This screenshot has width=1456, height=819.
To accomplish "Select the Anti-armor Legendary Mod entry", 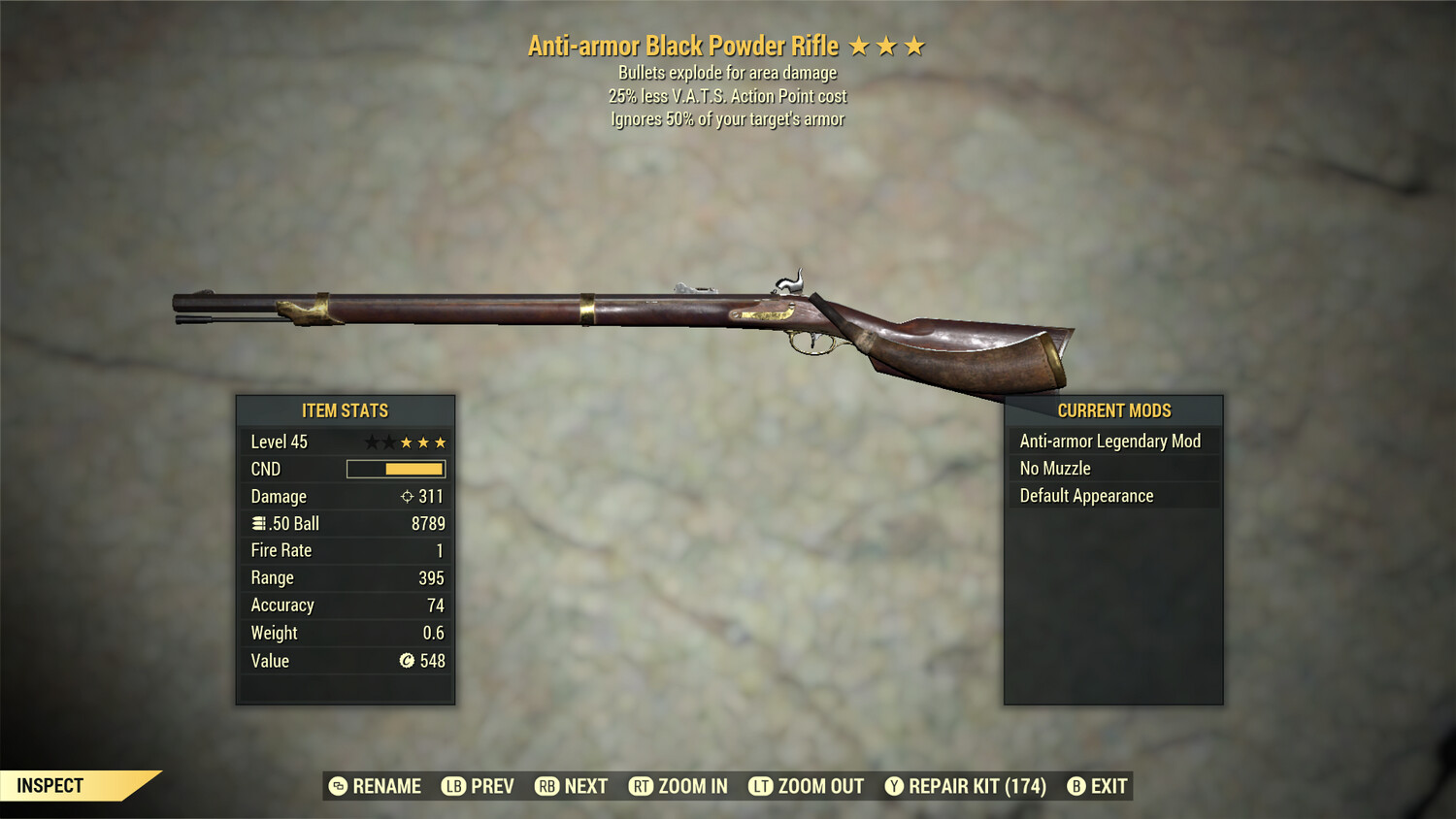I will pos(1109,441).
